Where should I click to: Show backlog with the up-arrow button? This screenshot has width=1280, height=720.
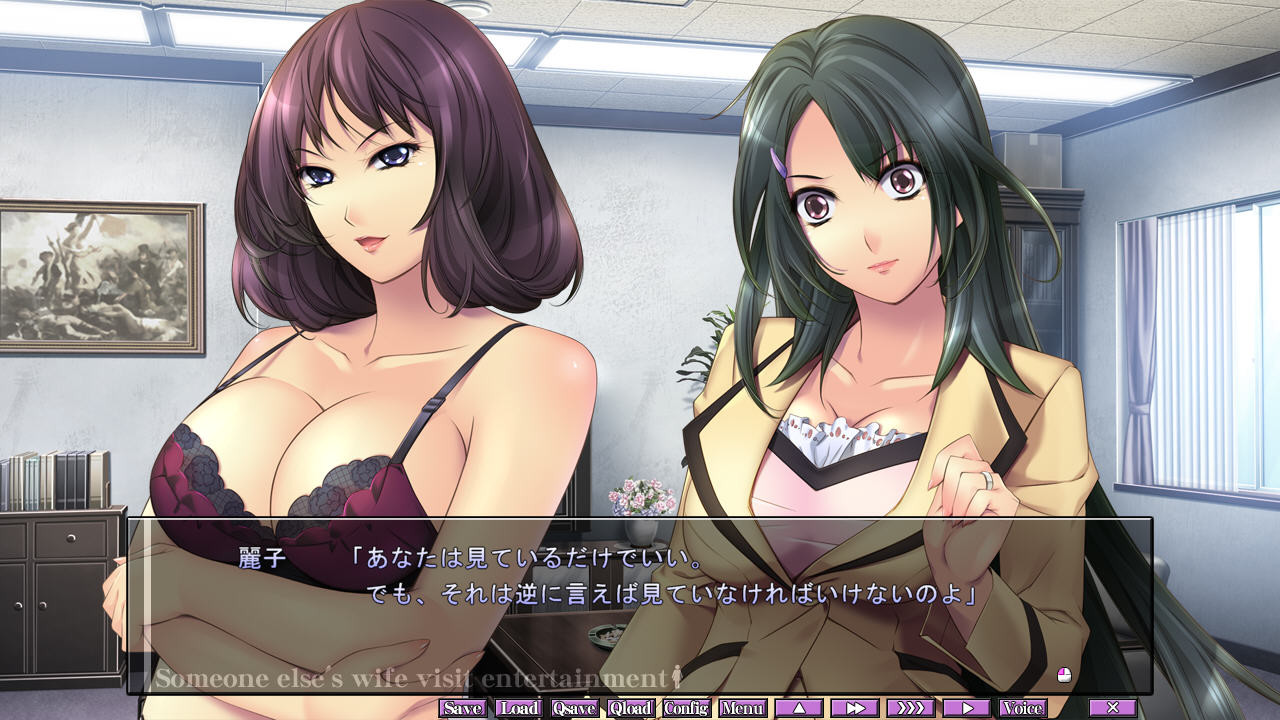click(799, 708)
